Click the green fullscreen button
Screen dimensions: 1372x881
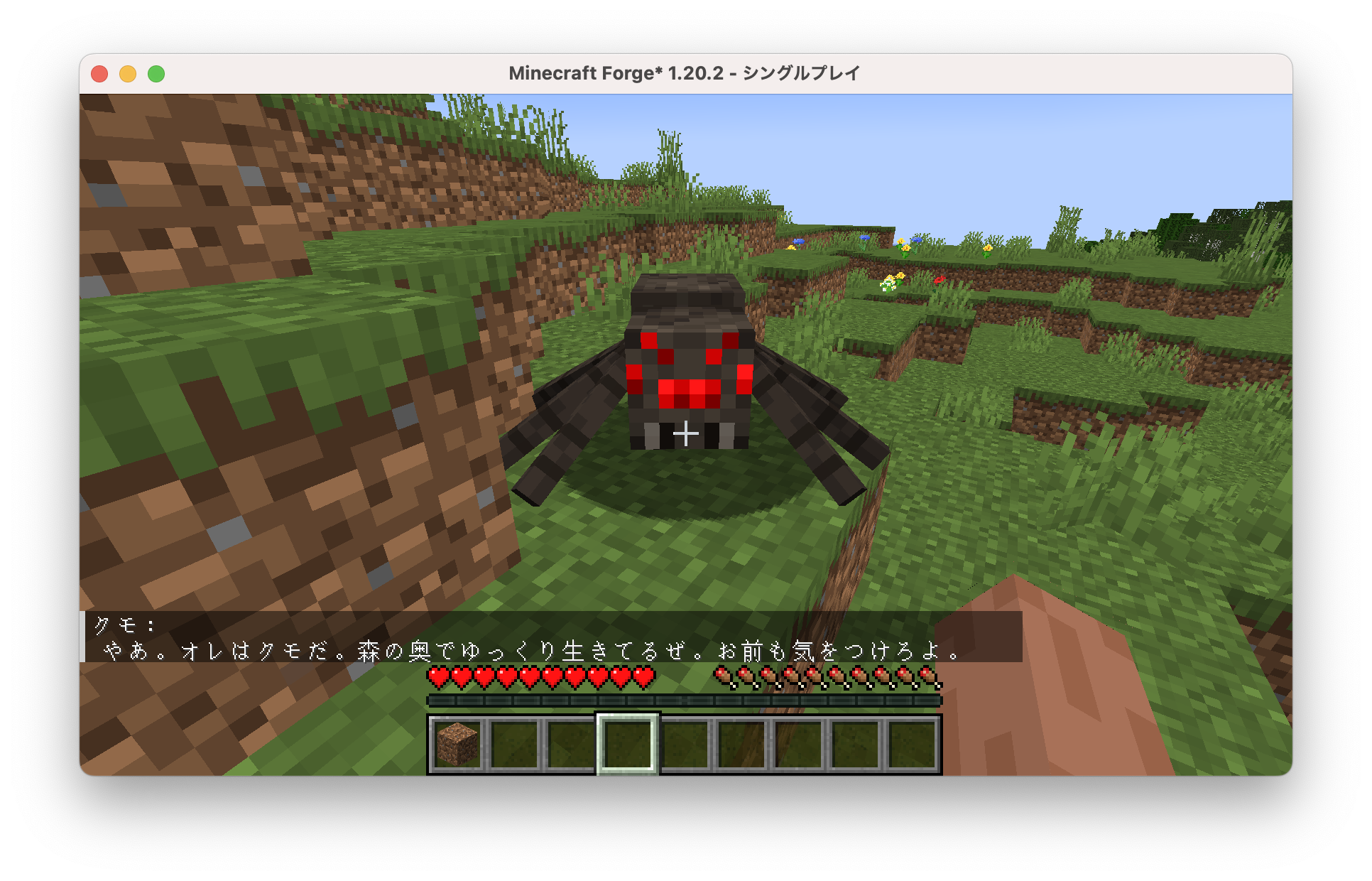tap(156, 73)
